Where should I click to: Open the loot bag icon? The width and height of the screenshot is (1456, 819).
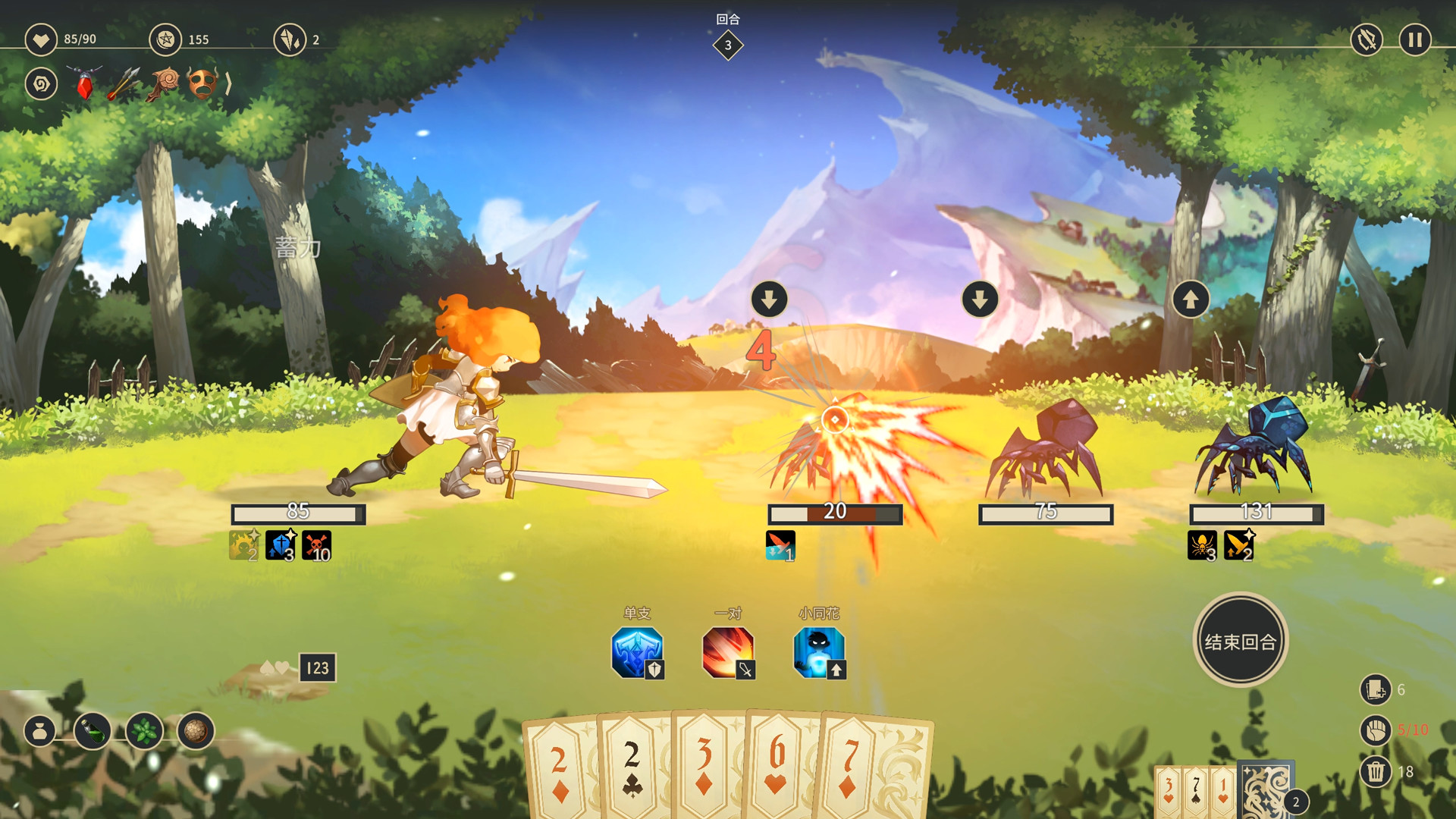coord(42,730)
